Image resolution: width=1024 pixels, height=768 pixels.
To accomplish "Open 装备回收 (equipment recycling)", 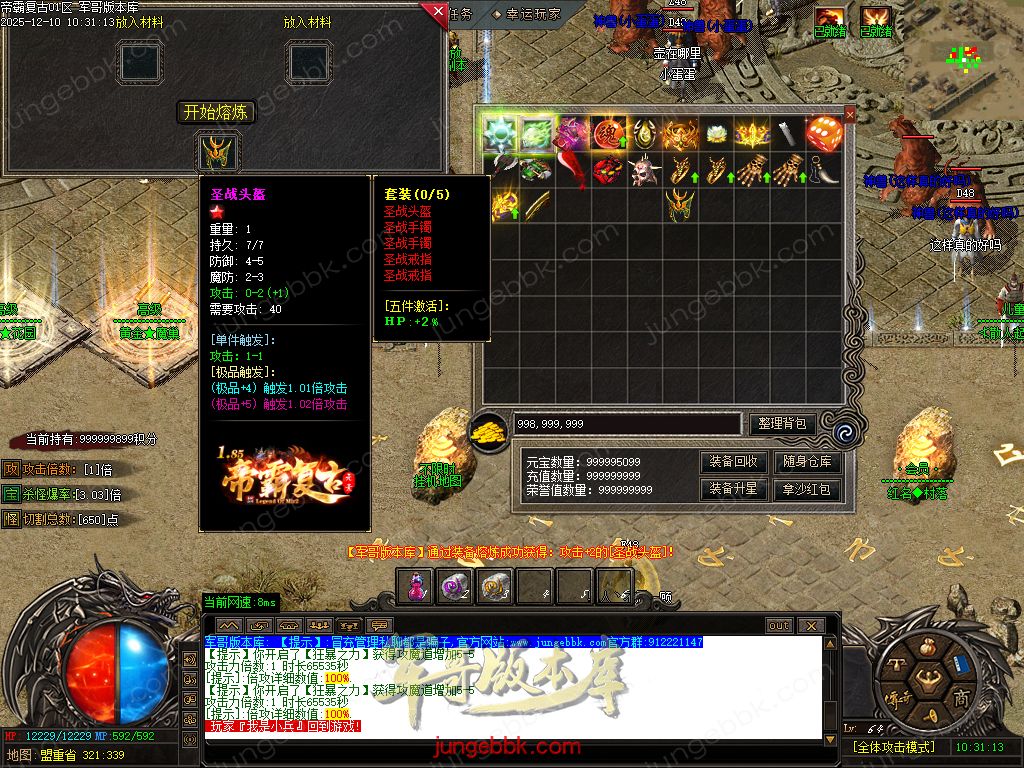I will tap(735, 462).
